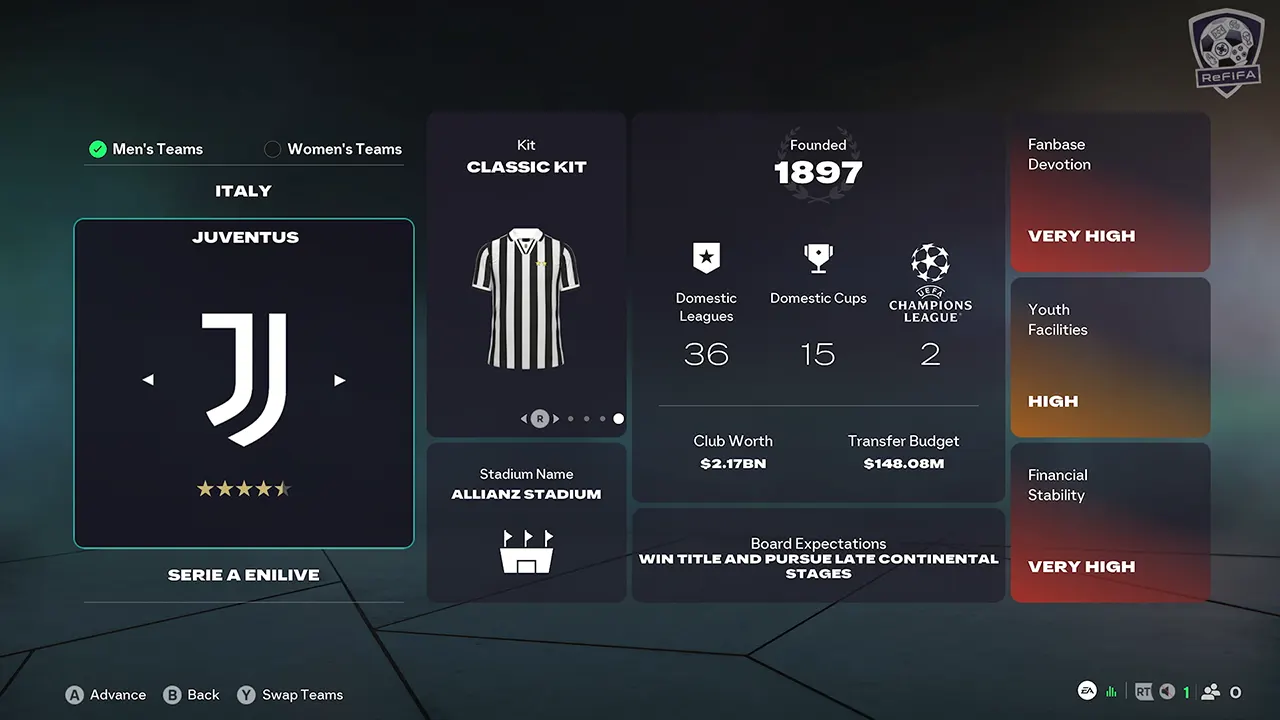Open the Board Expectations panel
Viewport: 1280px width, 720px height.
point(818,555)
